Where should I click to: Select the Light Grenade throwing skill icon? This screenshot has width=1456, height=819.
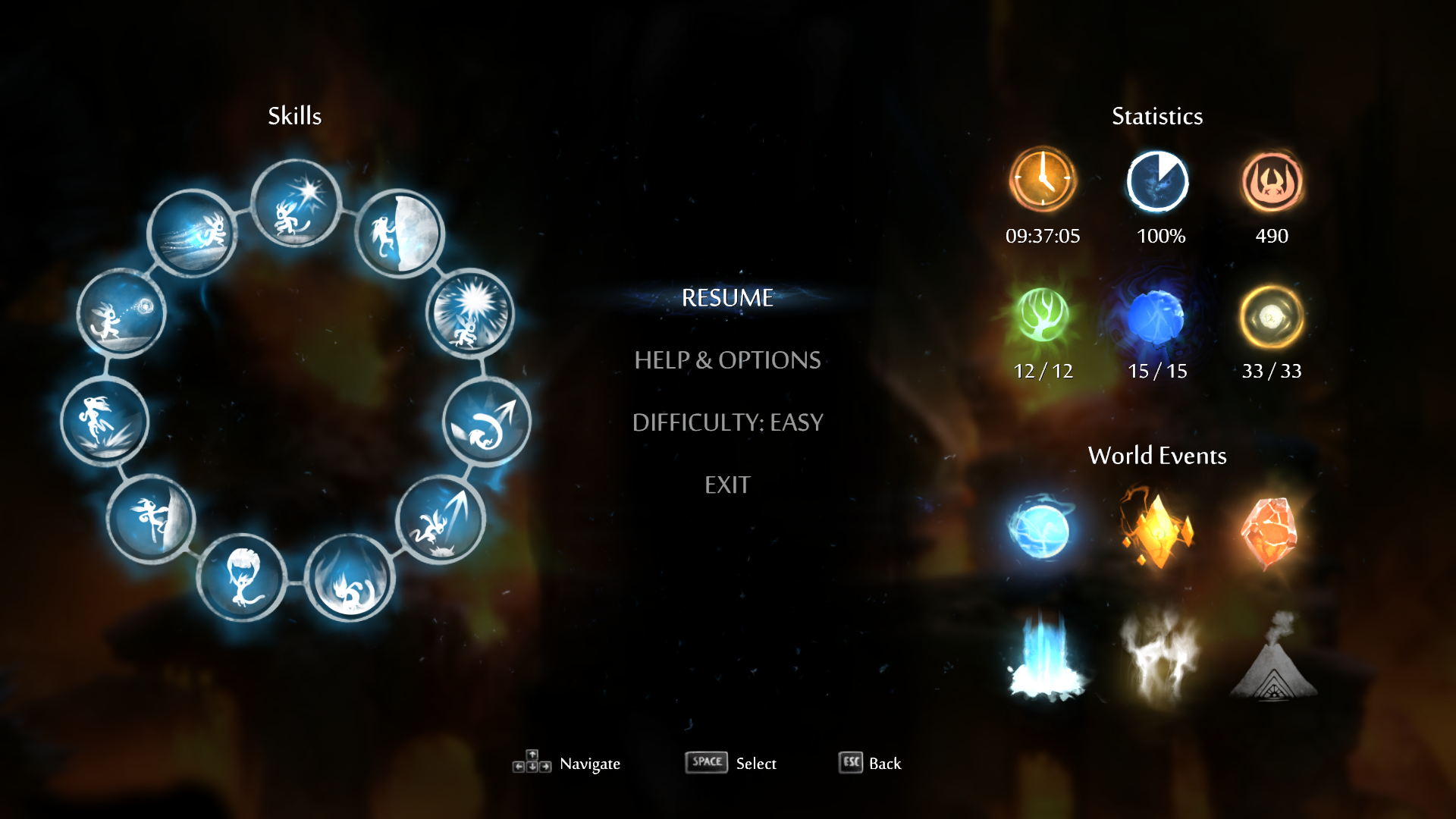(x=121, y=313)
